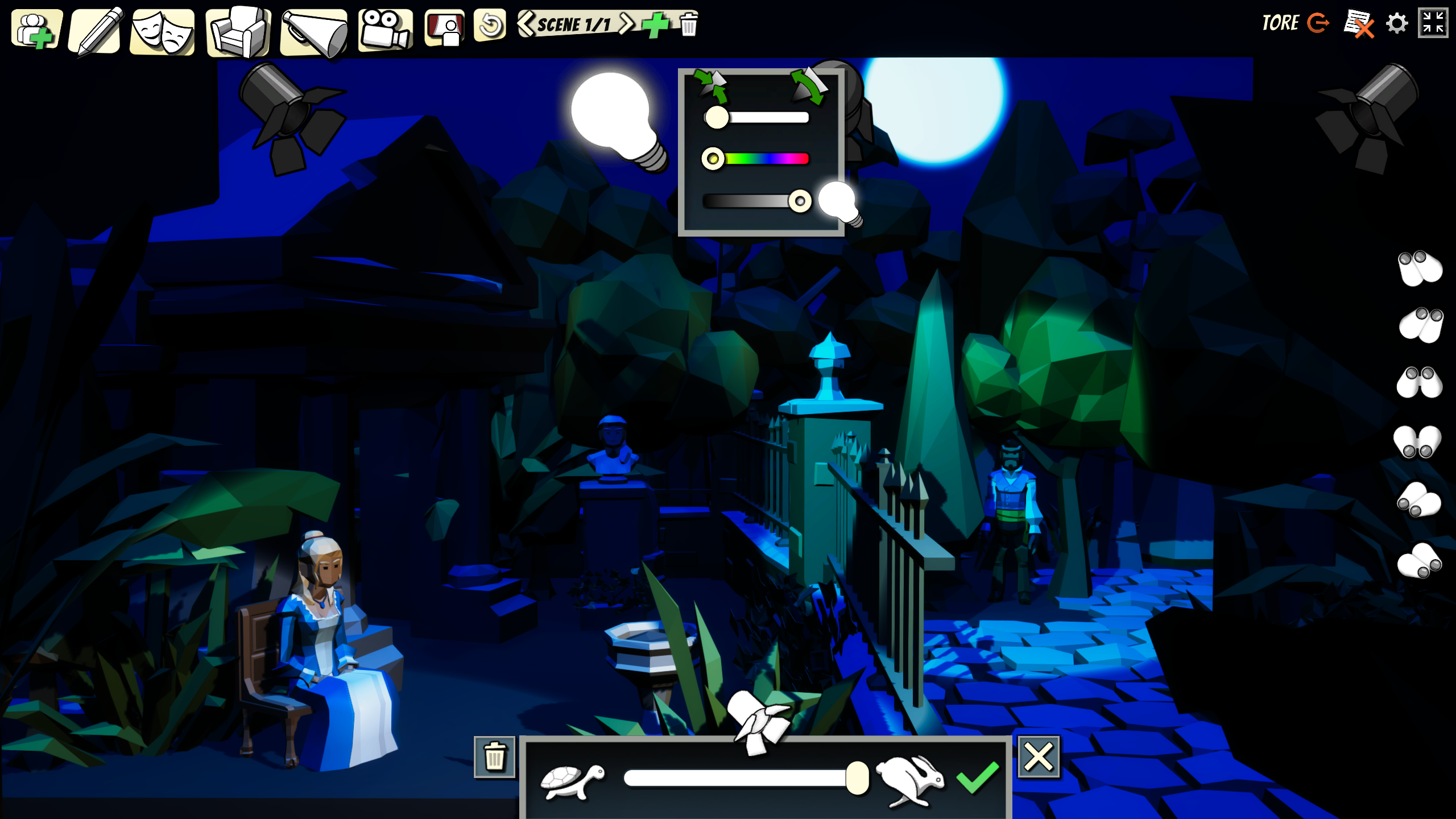This screenshot has height=819, width=1456.
Task: Click the circular undo arrow button
Action: pos(490,26)
